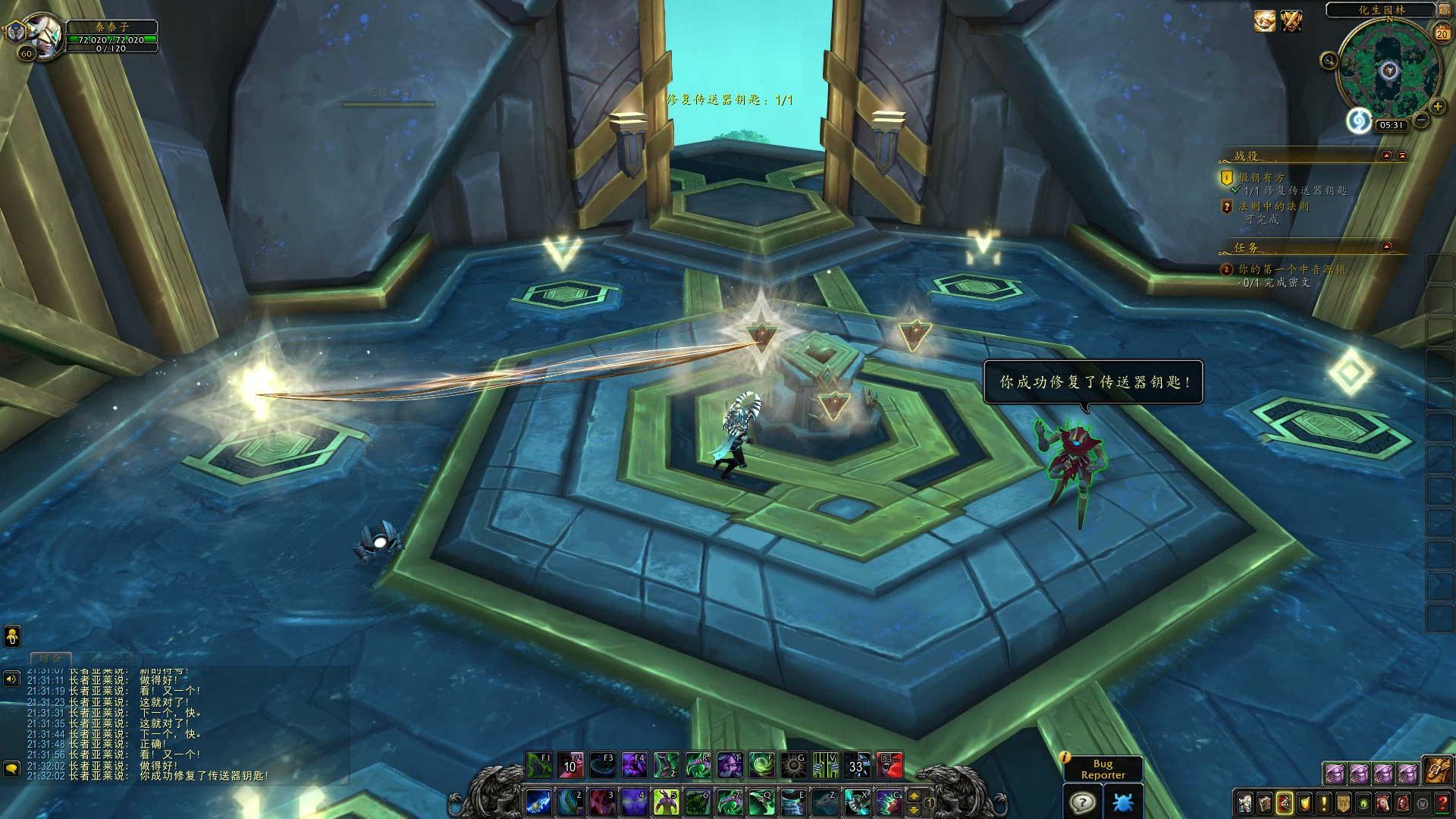Click the blue bug report button
Viewport: 1456px width, 819px height.
(1123, 802)
